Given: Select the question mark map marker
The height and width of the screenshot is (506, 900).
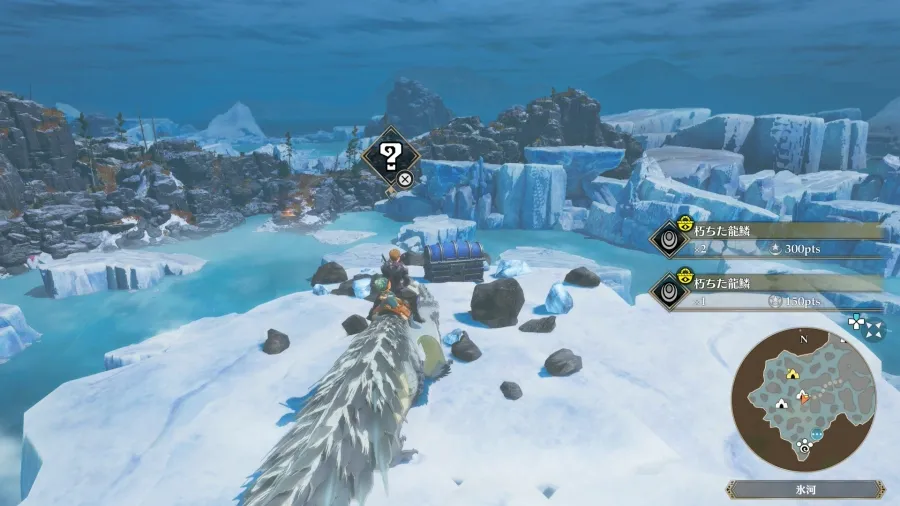Looking at the screenshot, I should pos(391,156).
